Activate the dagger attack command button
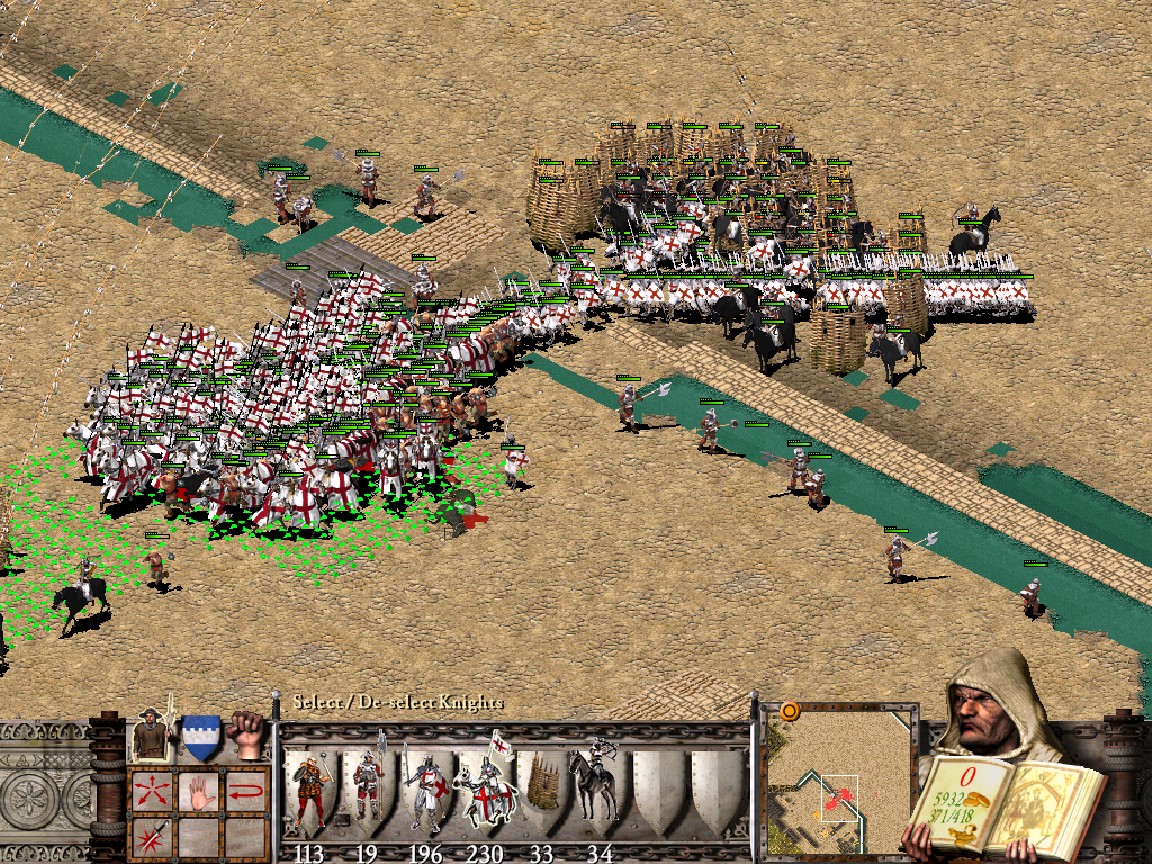The image size is (1152, 864). pos(152,838)
